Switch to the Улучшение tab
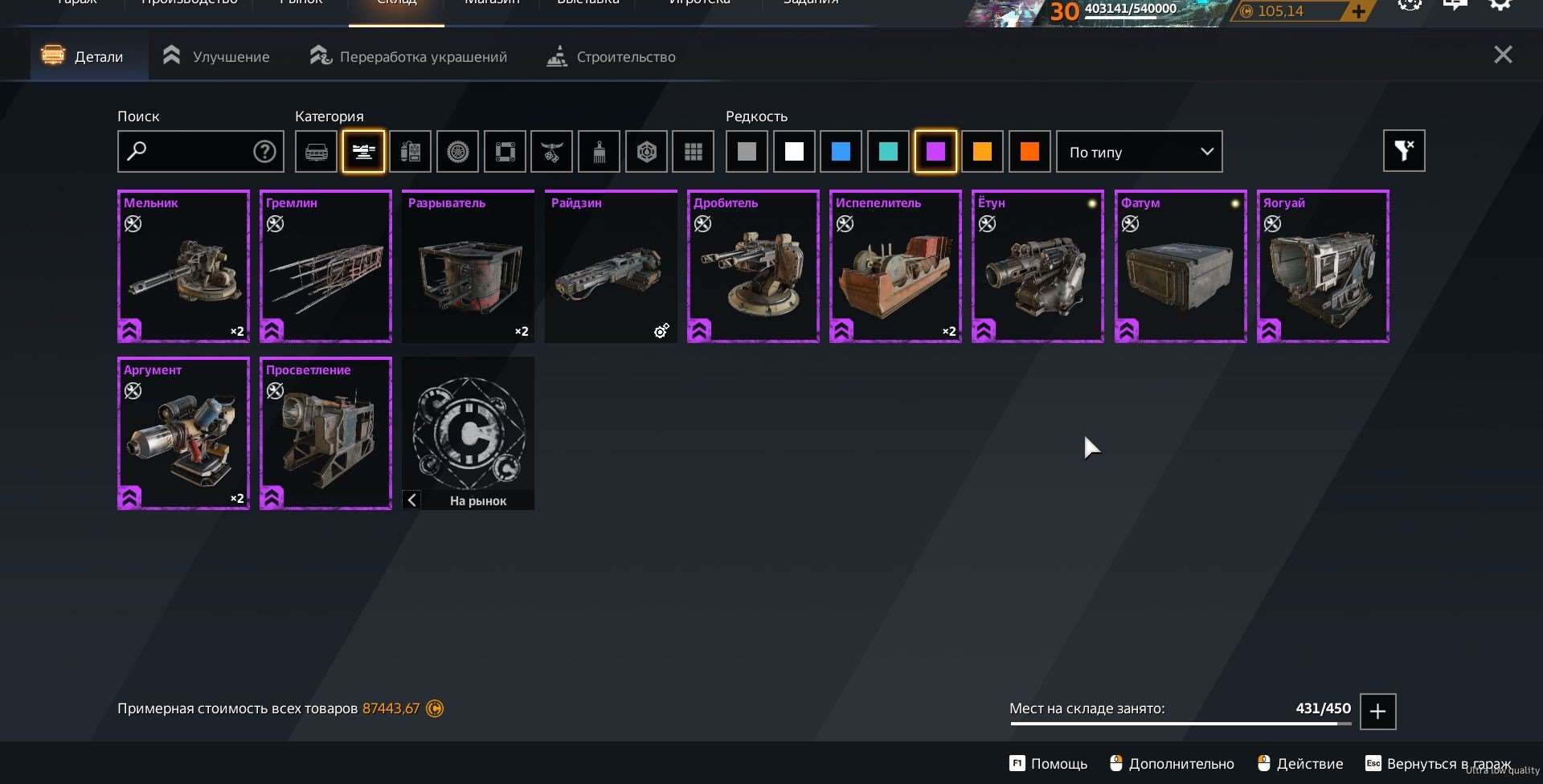This screenshot has height=784, width=1543. click(x=216, y=56)
